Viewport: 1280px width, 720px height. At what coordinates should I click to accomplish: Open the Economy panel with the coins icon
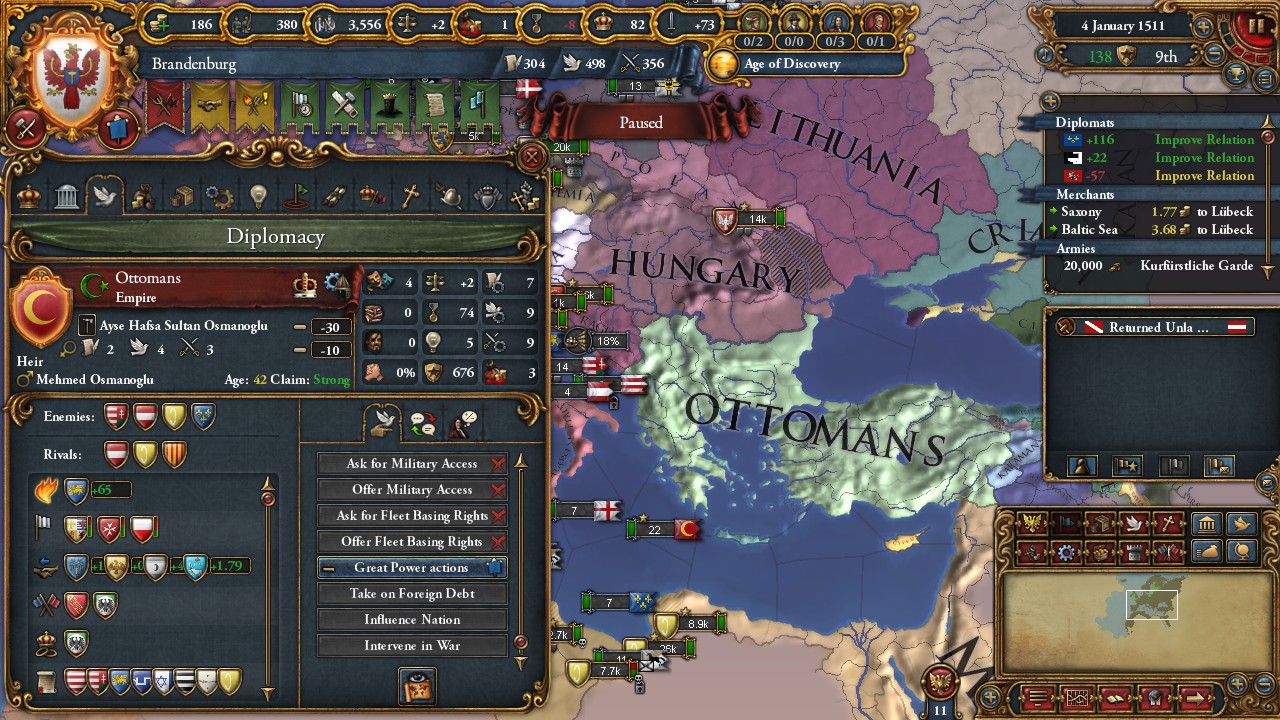[143, 197]
